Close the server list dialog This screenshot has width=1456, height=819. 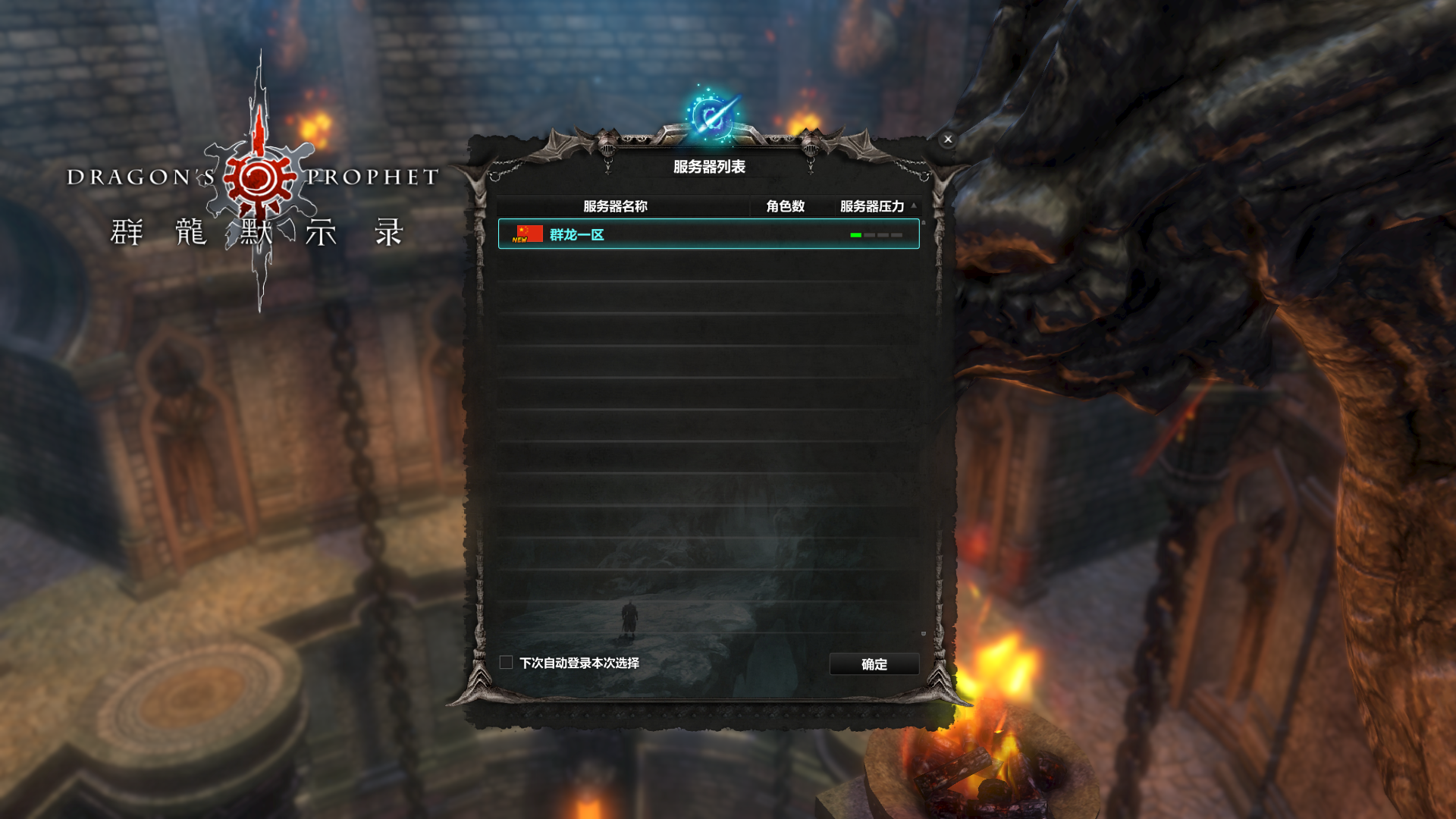click(948, 140)
